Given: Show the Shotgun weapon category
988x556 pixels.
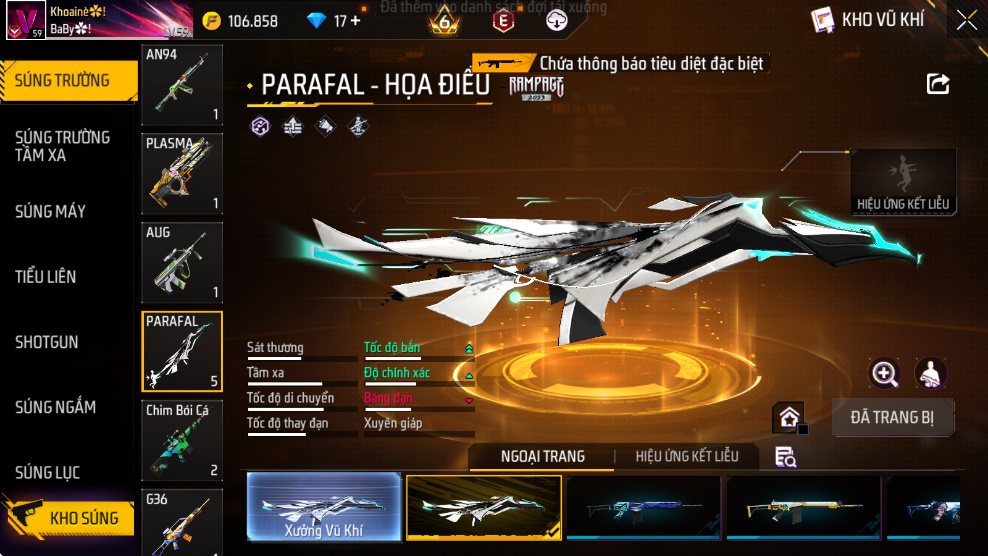Looking at the screenshot, I should coord(46,342).
